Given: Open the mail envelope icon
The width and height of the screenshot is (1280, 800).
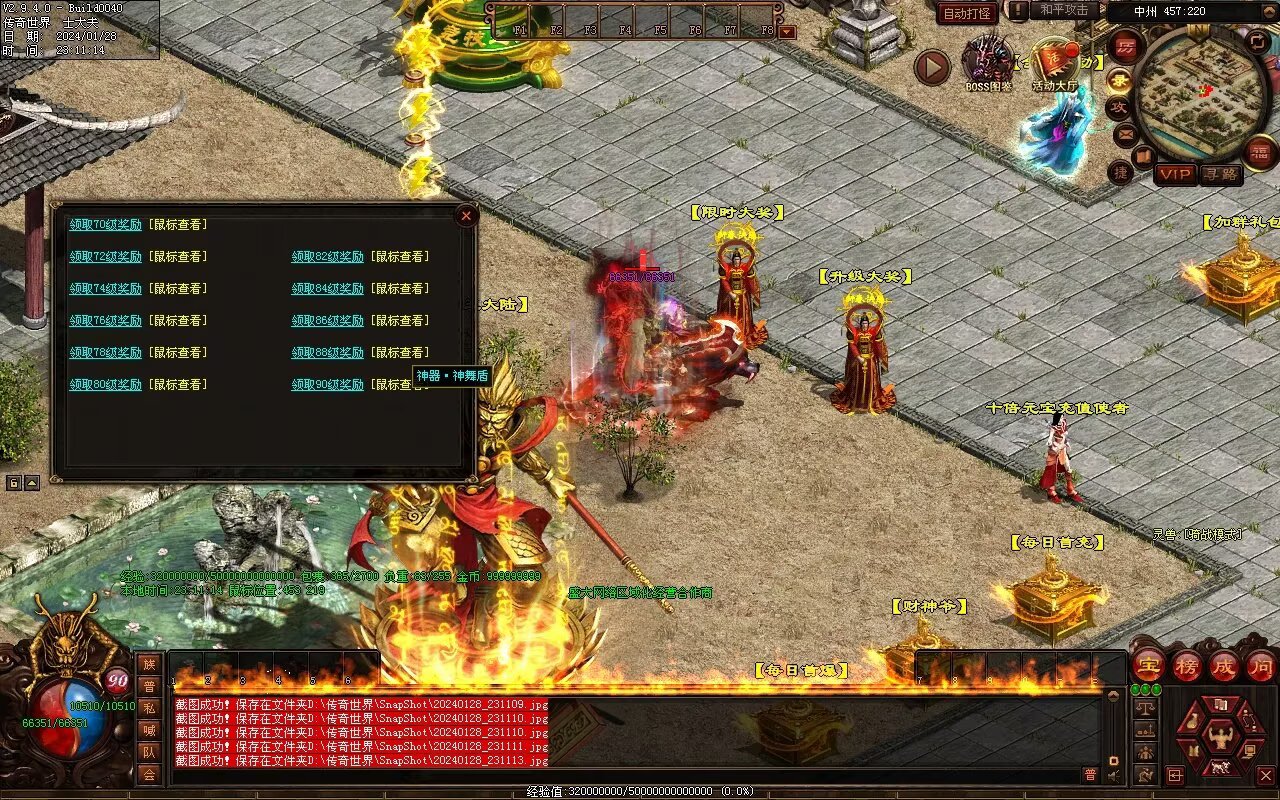Looking at the screenshot, I should (x=1125, y=133).
